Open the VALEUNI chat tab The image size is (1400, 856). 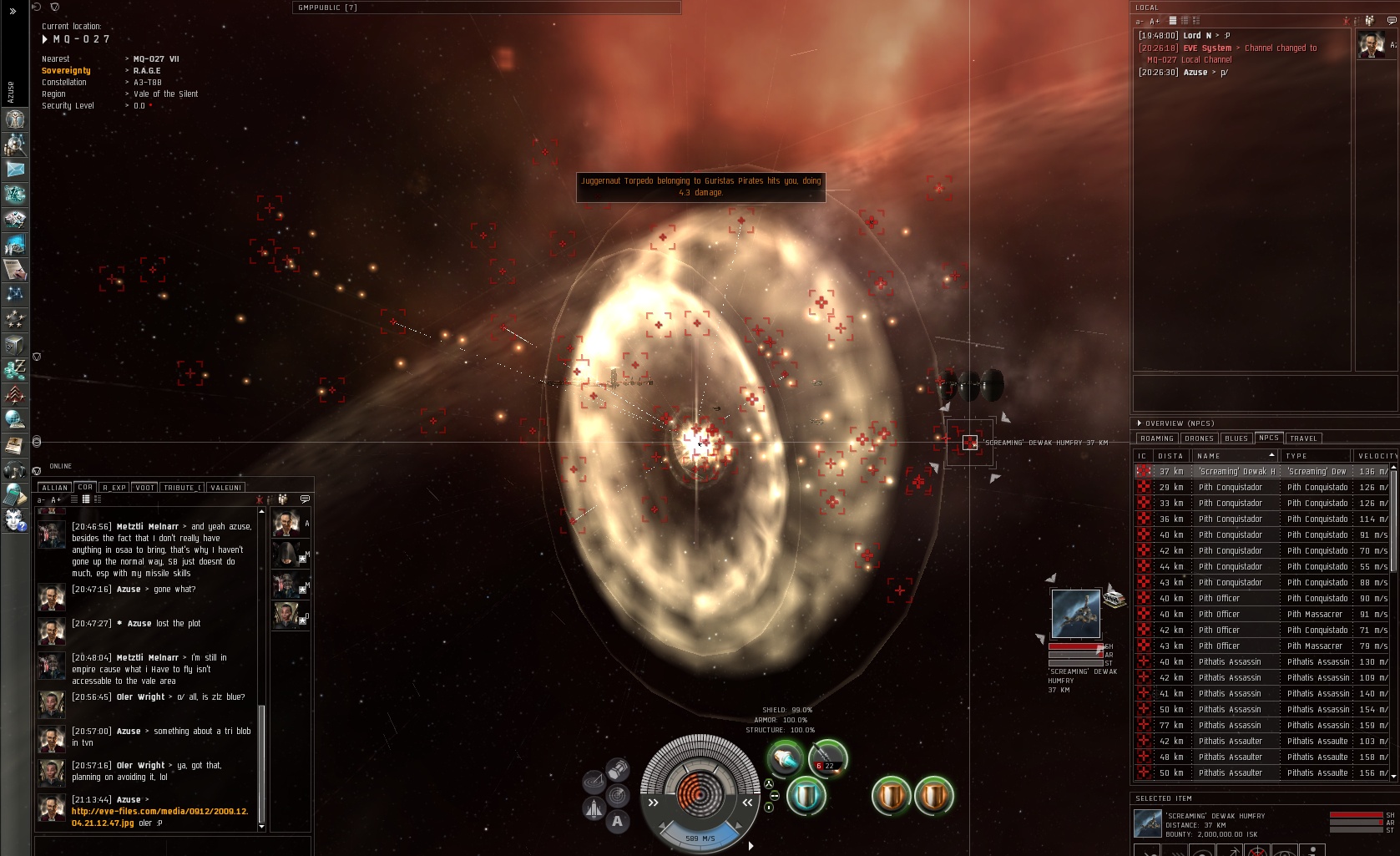pos(225,488)
